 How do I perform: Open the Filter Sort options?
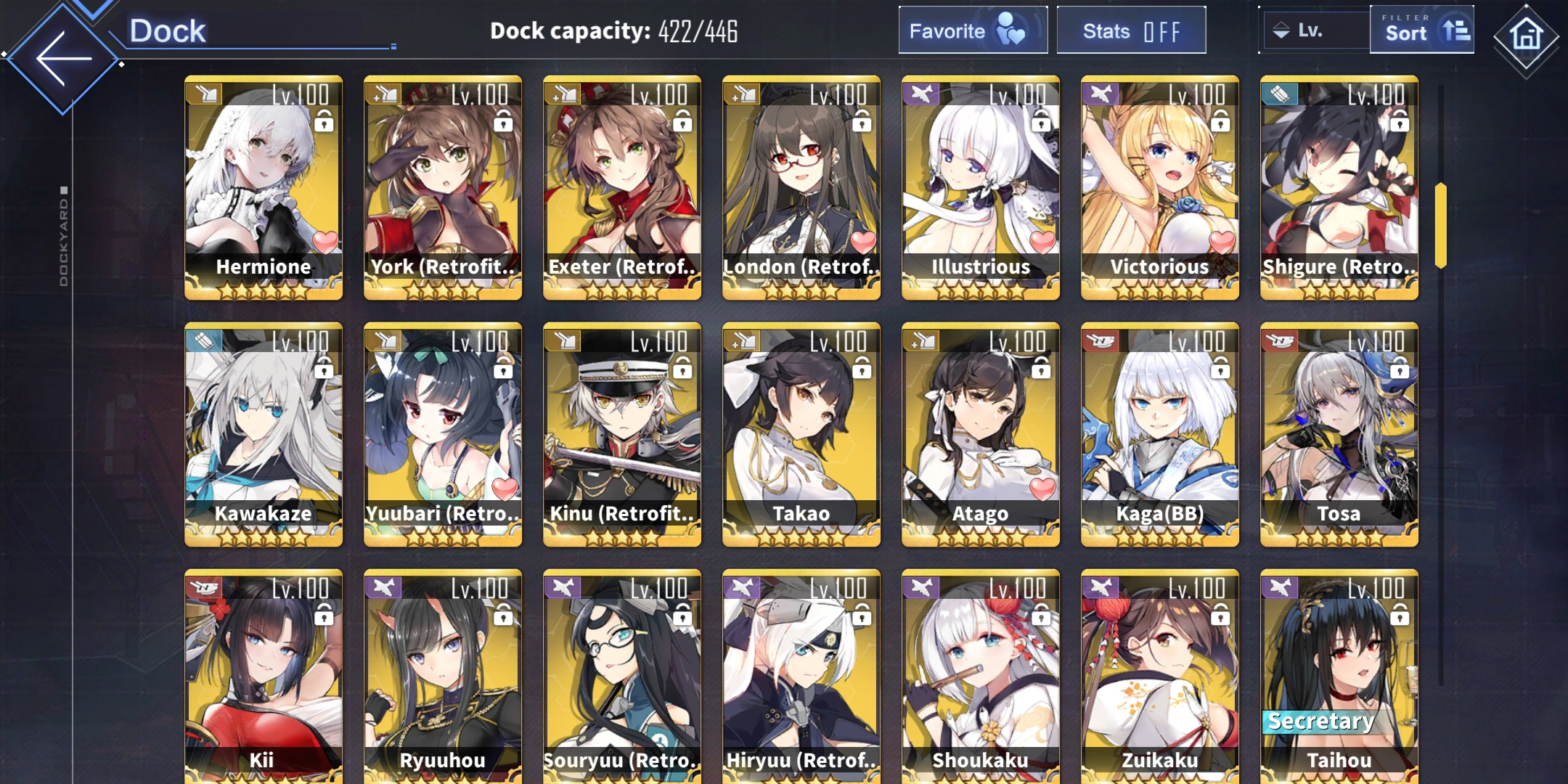click(1421, 30)
